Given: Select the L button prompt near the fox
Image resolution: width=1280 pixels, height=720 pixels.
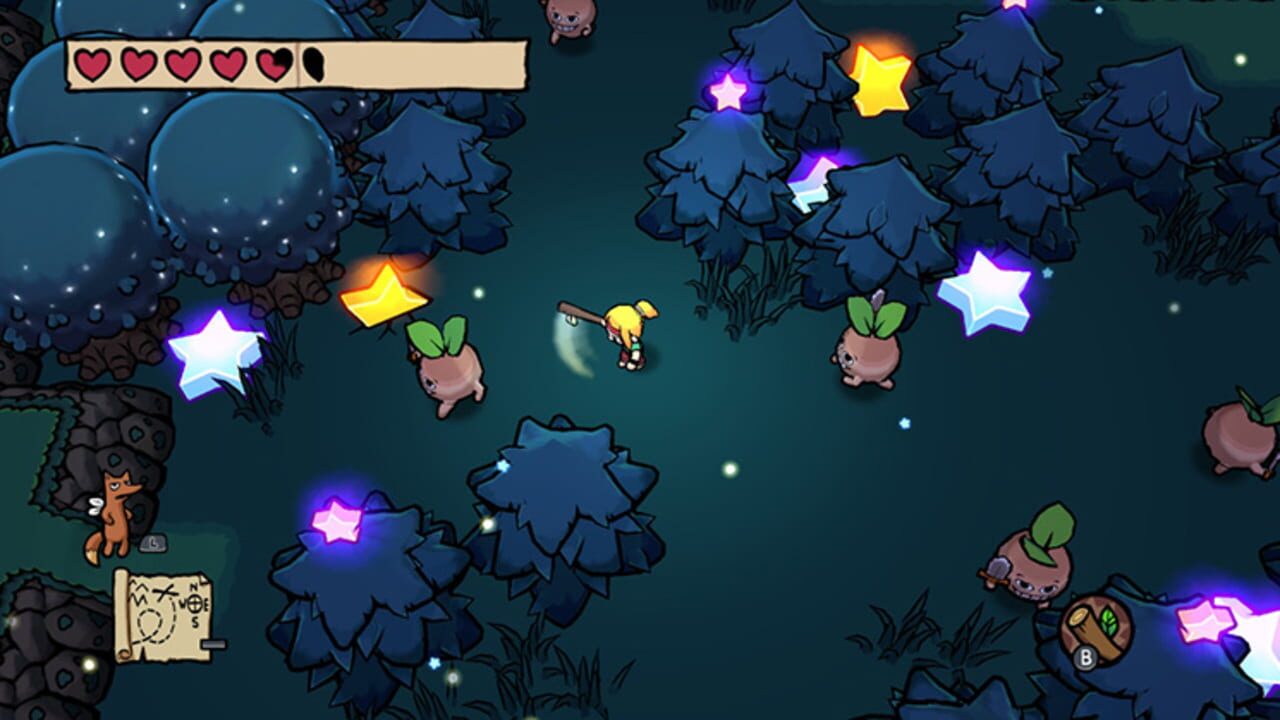Looking at the screenshot, I should pos(152,543).
